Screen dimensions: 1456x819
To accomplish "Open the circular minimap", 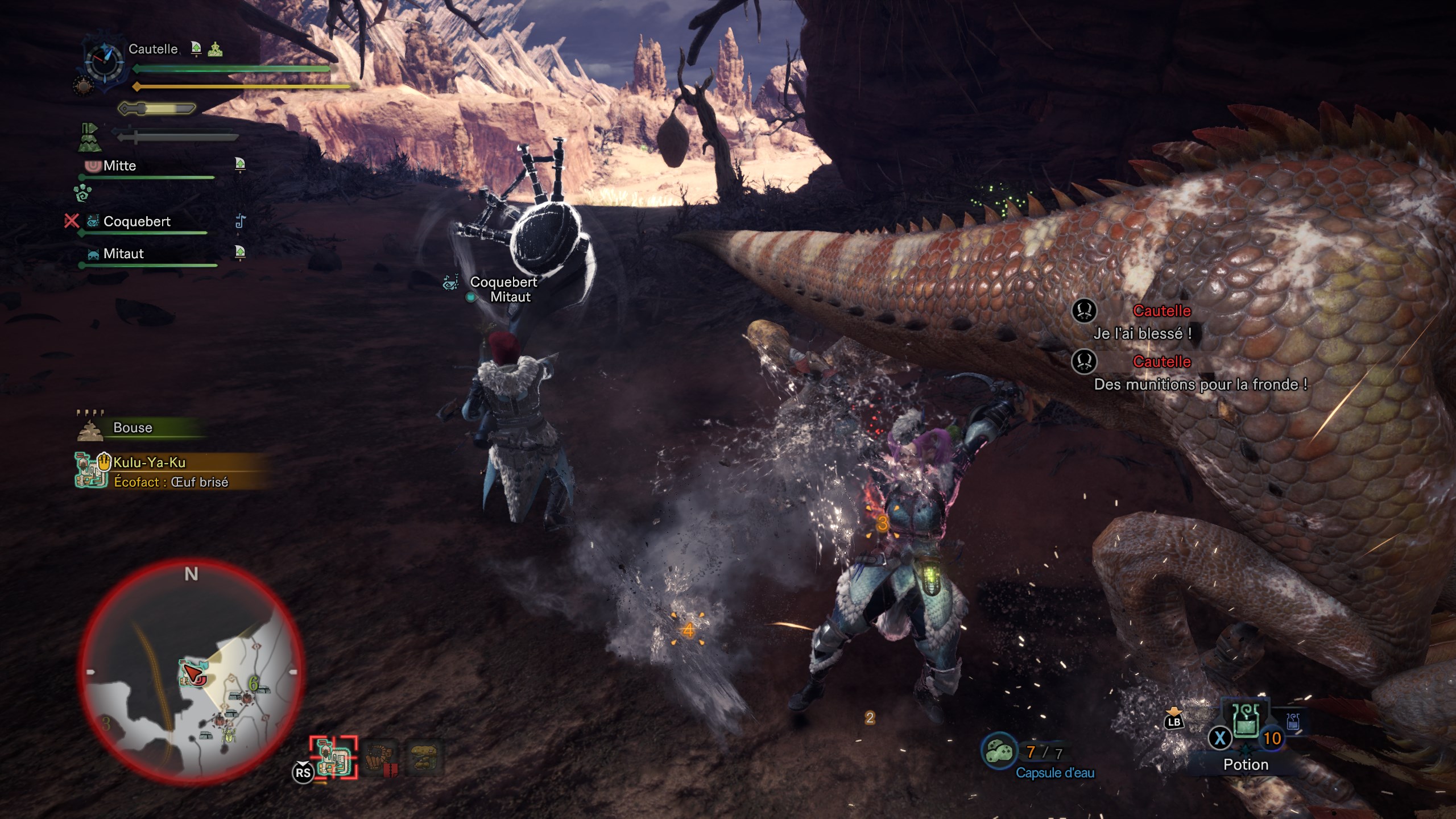I will pyautogui.click(x=191, y=670).
